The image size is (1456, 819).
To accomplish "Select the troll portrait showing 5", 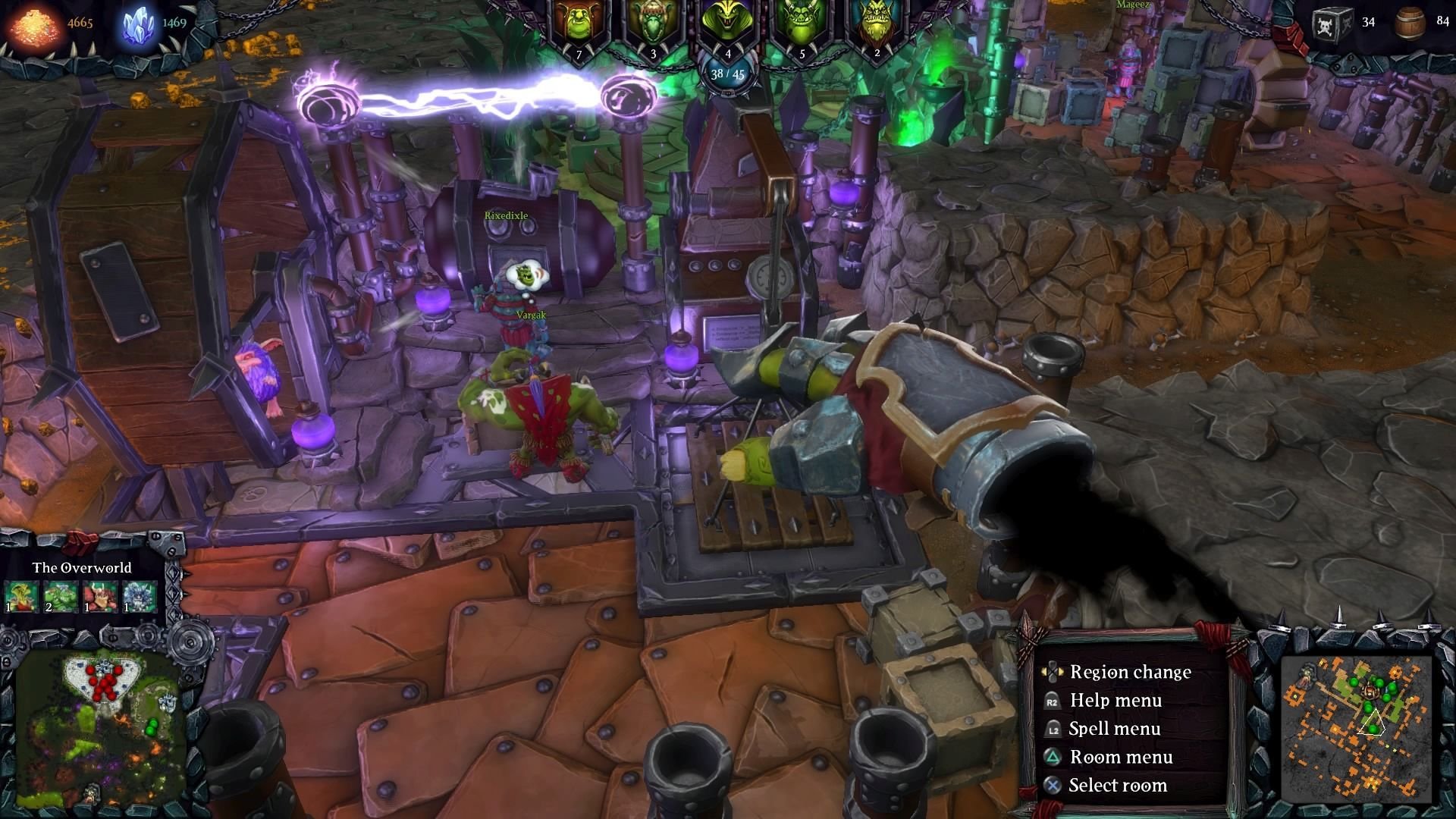I will pos(801,23).
